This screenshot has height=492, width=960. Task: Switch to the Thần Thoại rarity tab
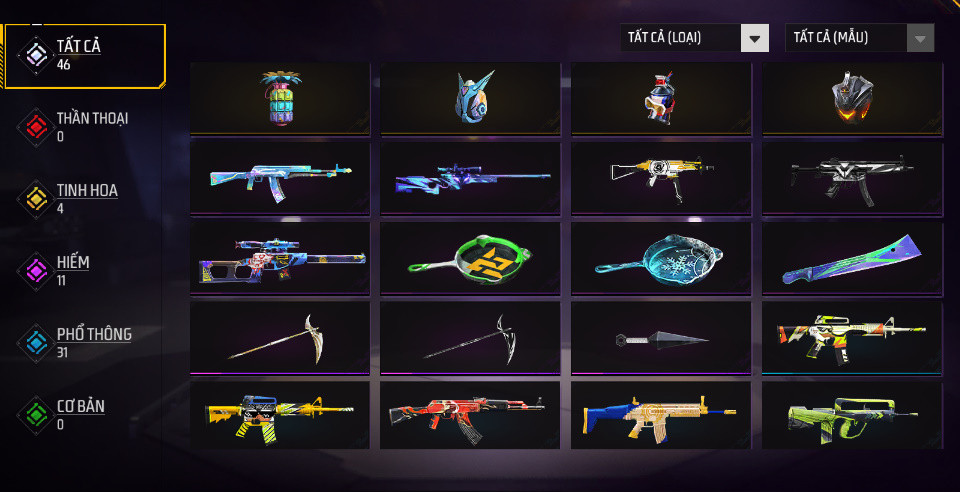pyautogui.click(x=85, y=125)
